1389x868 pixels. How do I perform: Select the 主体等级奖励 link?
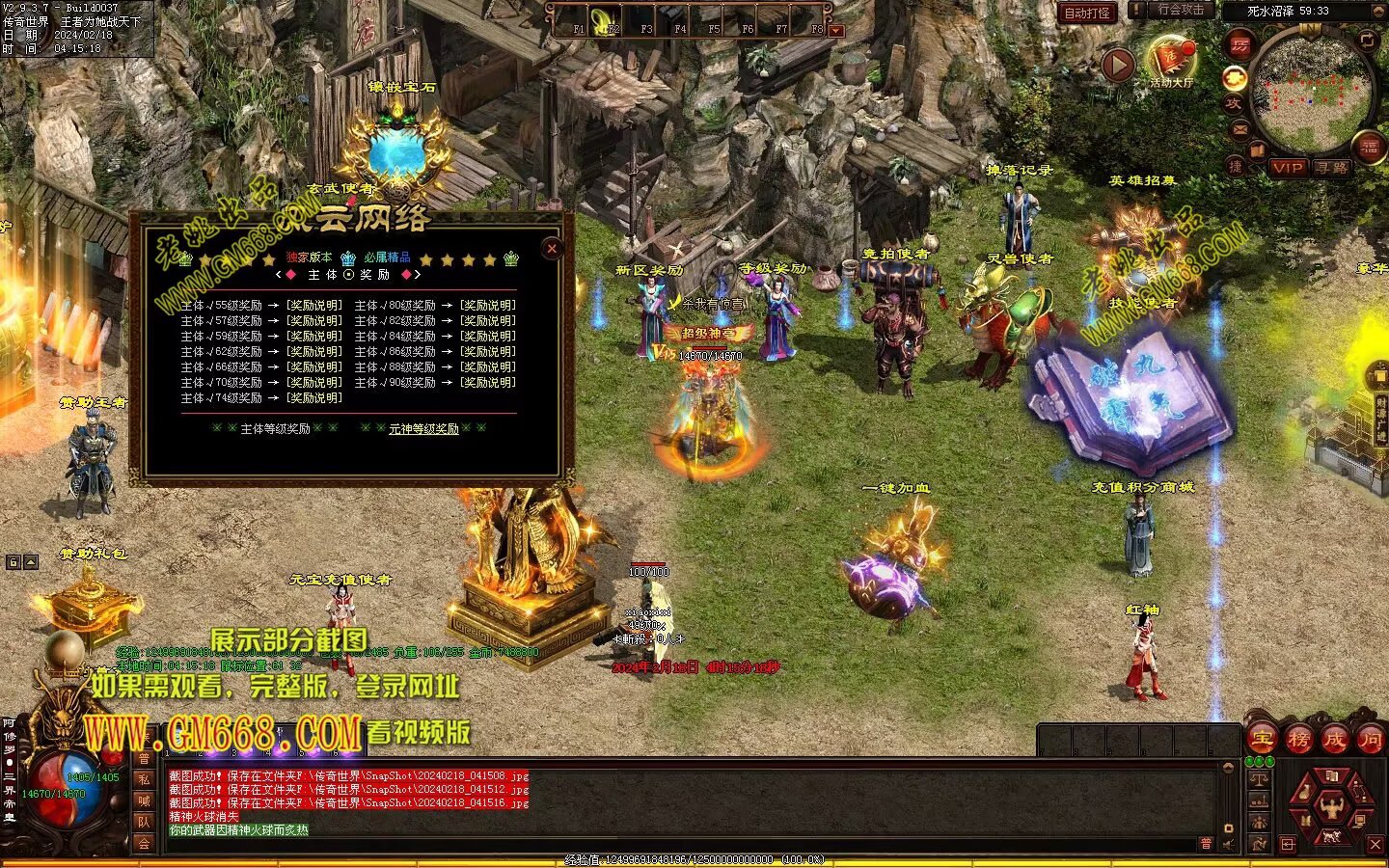pos(275,429)
